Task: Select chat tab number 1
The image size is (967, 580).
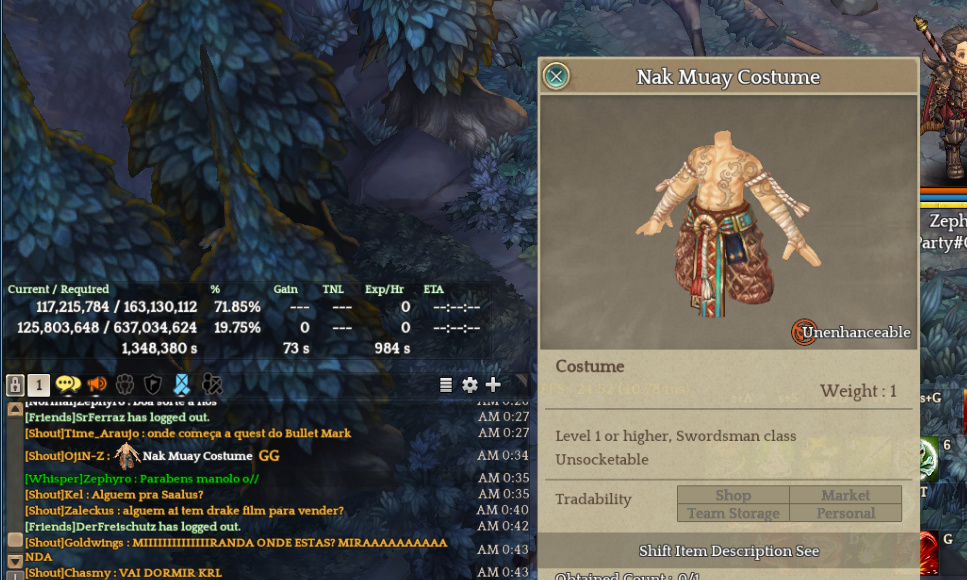Action: pyautogui.click(x=38, y=385)
